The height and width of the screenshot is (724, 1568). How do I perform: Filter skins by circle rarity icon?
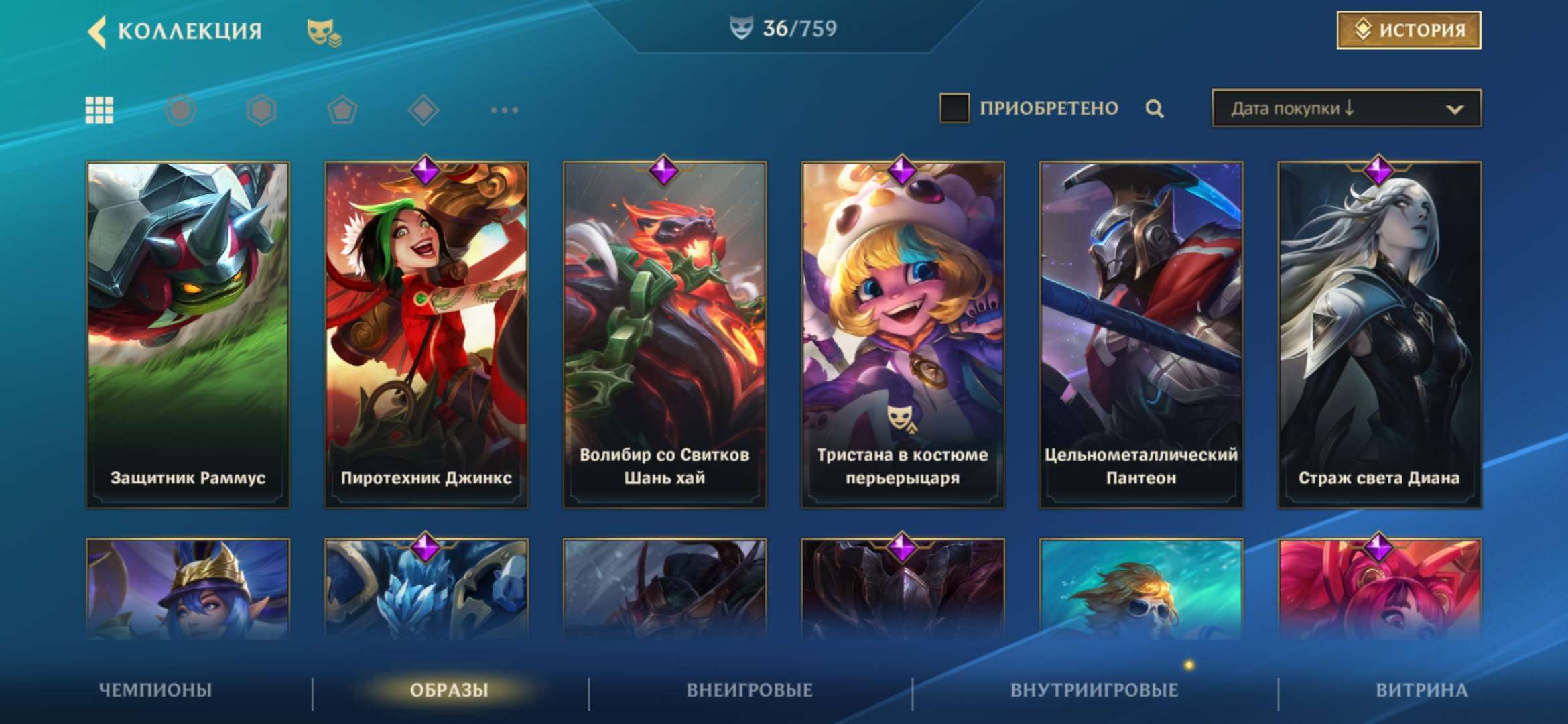point(180,109)
